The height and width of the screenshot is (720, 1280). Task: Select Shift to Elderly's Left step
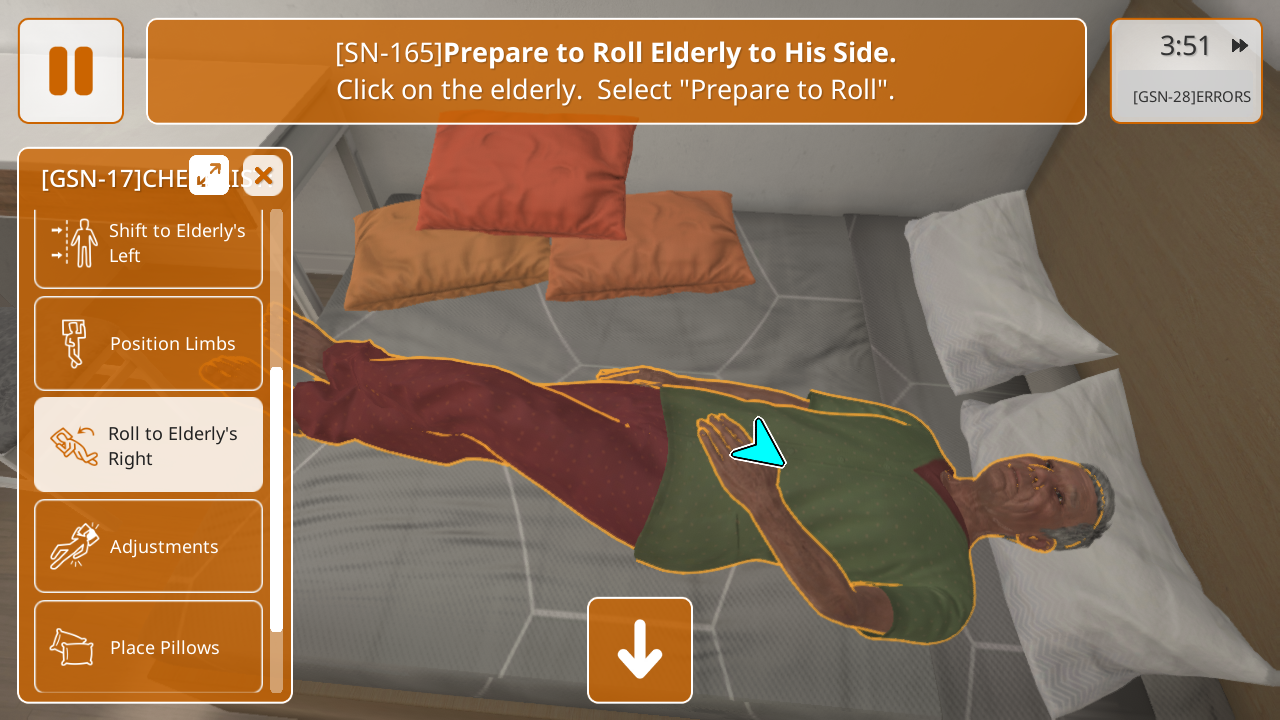[x=149, y=244]
